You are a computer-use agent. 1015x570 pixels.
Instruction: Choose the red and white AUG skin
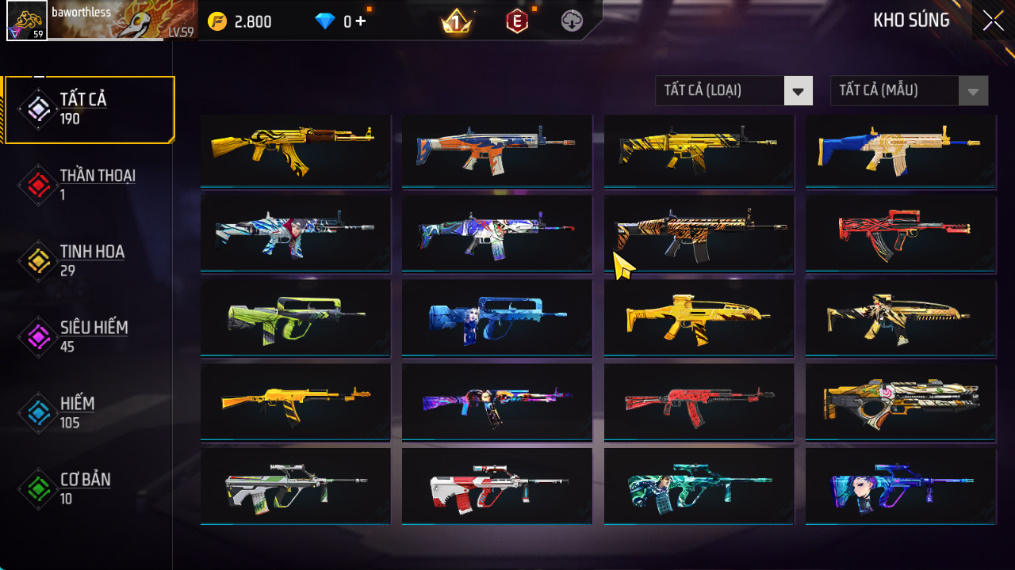tap(497, 485)
